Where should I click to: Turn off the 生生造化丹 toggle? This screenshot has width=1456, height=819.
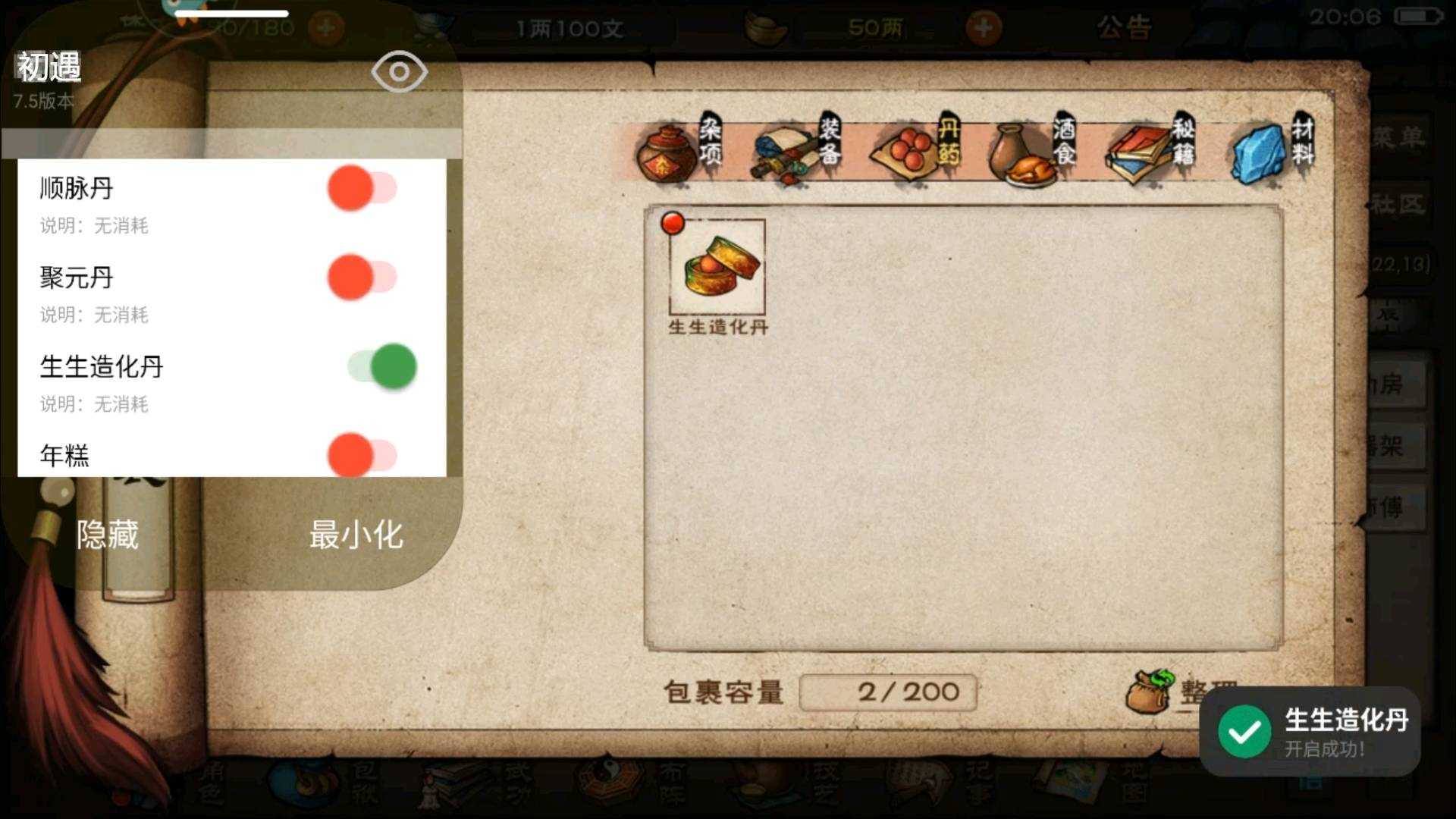382,366
